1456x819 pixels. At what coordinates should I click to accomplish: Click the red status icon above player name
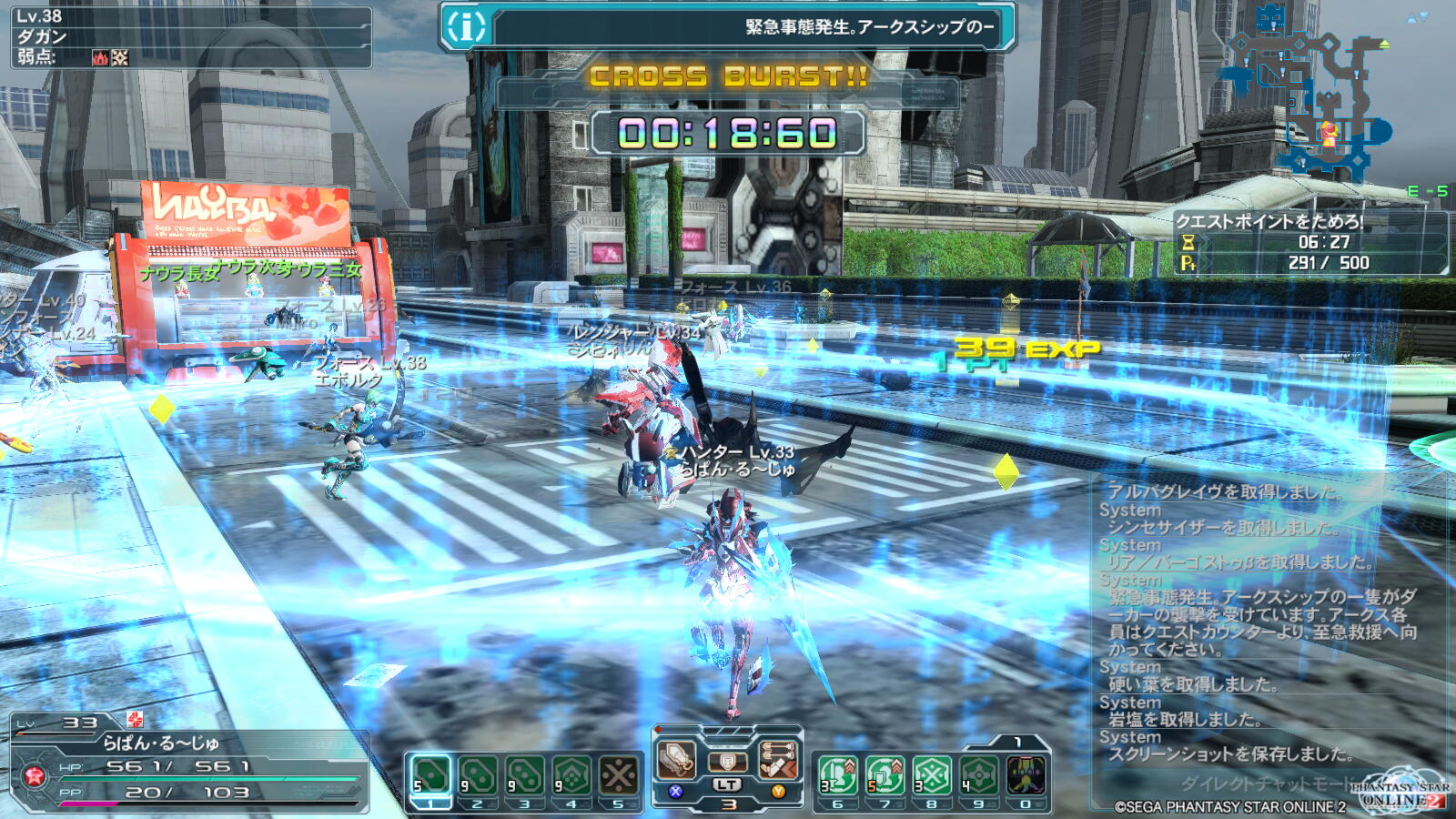135,720
